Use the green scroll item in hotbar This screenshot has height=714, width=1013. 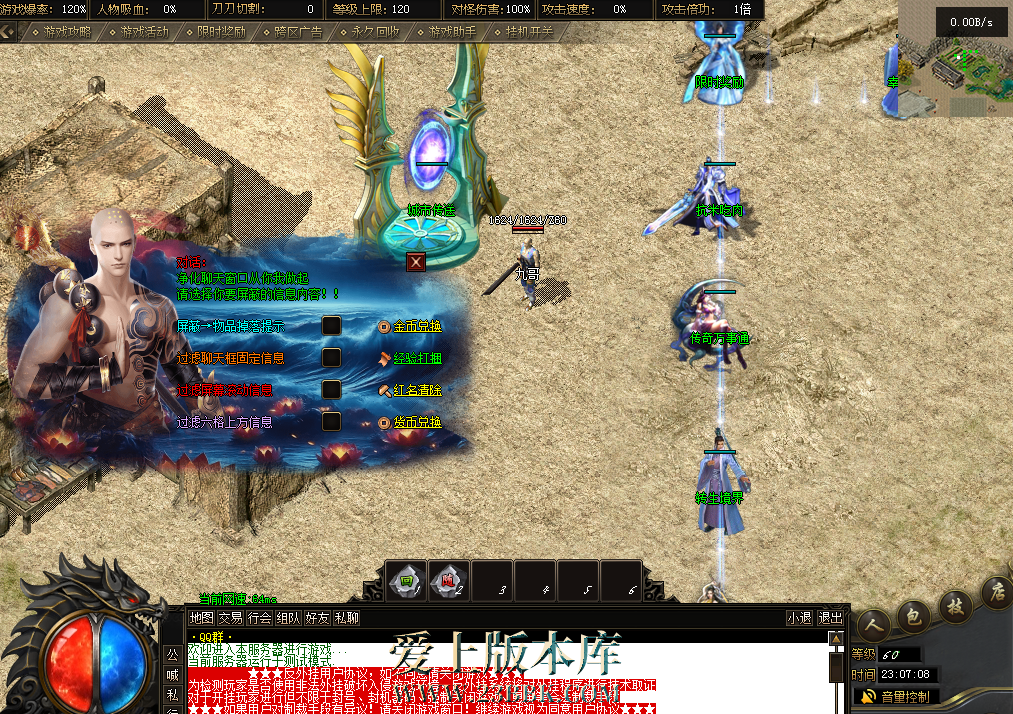(406, 580)
